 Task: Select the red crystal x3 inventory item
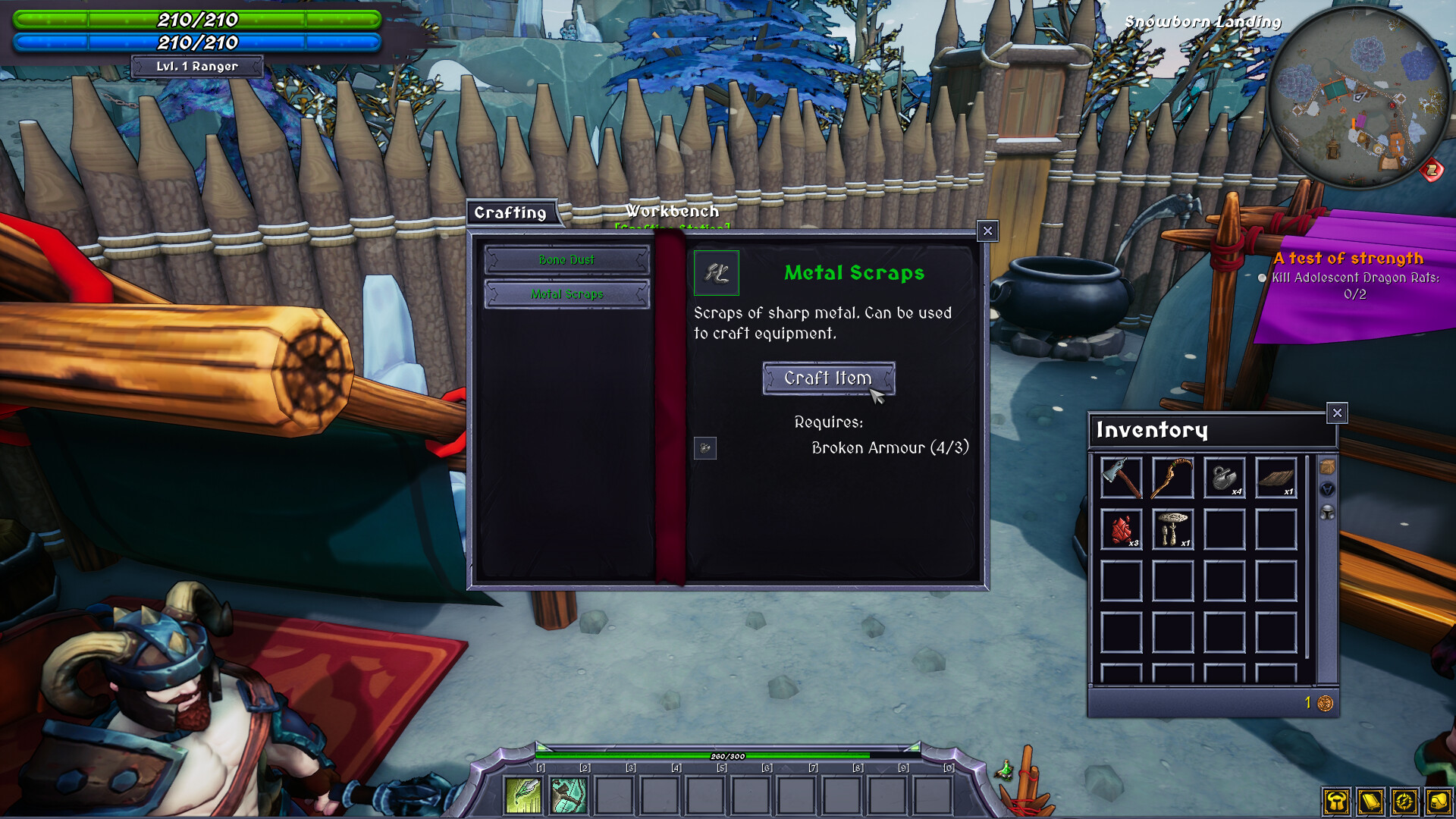coord(1121,529)
